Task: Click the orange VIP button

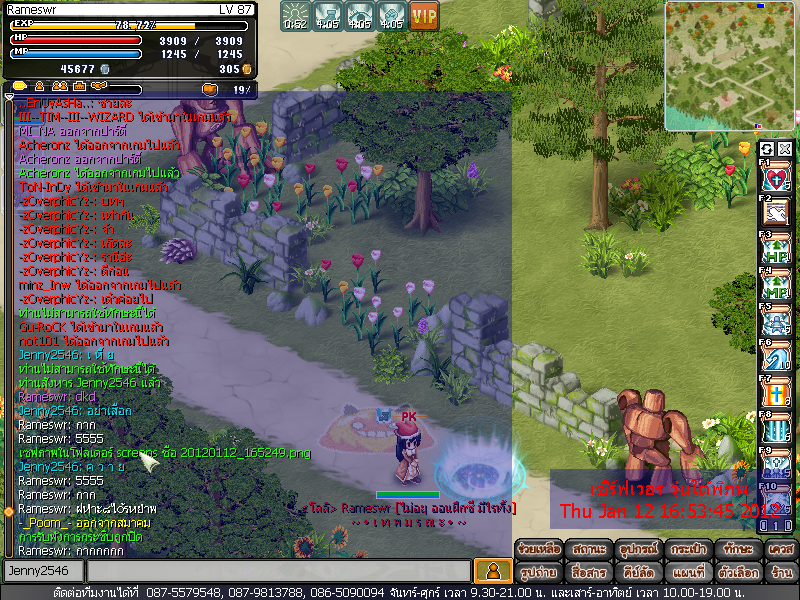Action: (x=424, y=16)
